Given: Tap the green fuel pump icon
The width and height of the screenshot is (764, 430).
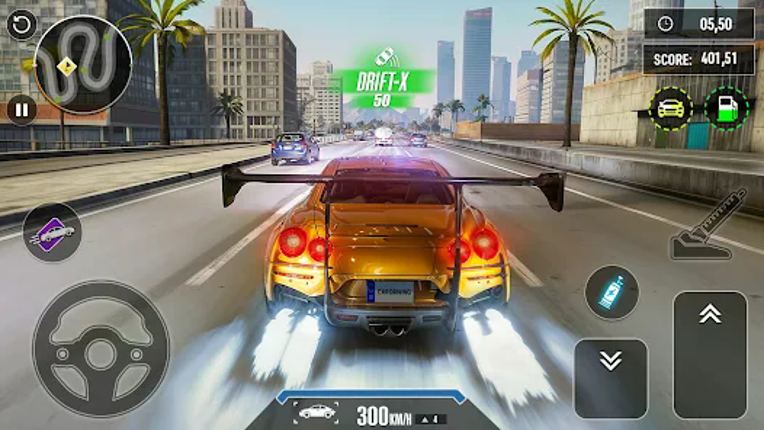Looking at the screenshot, I should (x=726, y=108).
